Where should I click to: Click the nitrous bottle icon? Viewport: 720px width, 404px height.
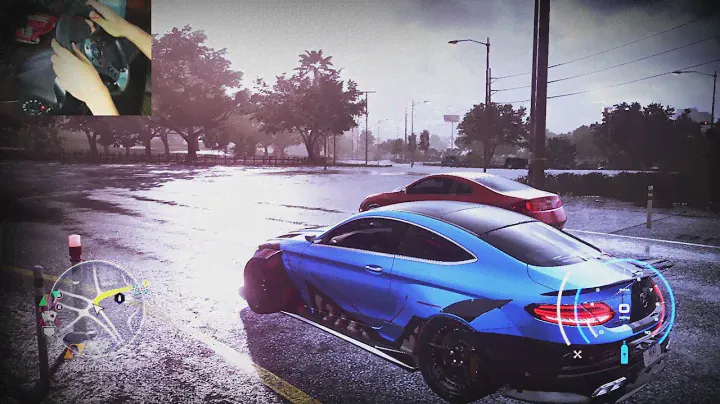coord(624,352)
